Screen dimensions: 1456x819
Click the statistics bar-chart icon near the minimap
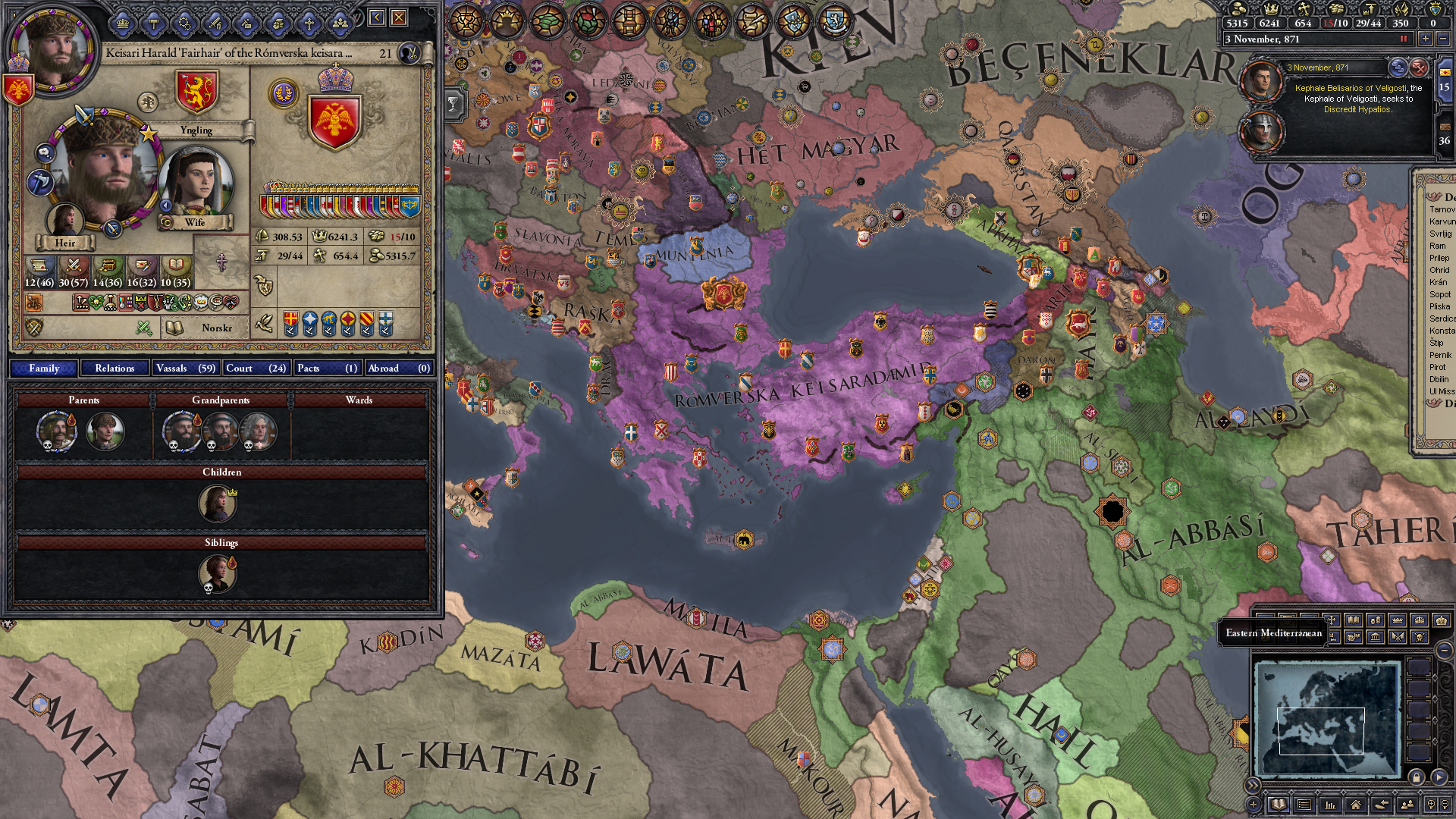[x=1332, y=805]
